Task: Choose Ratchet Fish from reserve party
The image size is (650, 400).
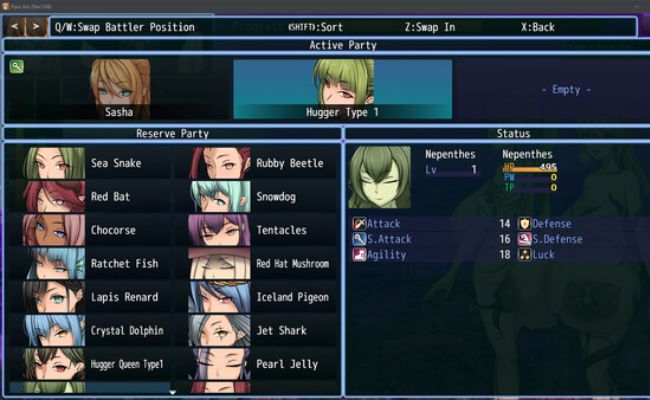Action: pos(92,264)
